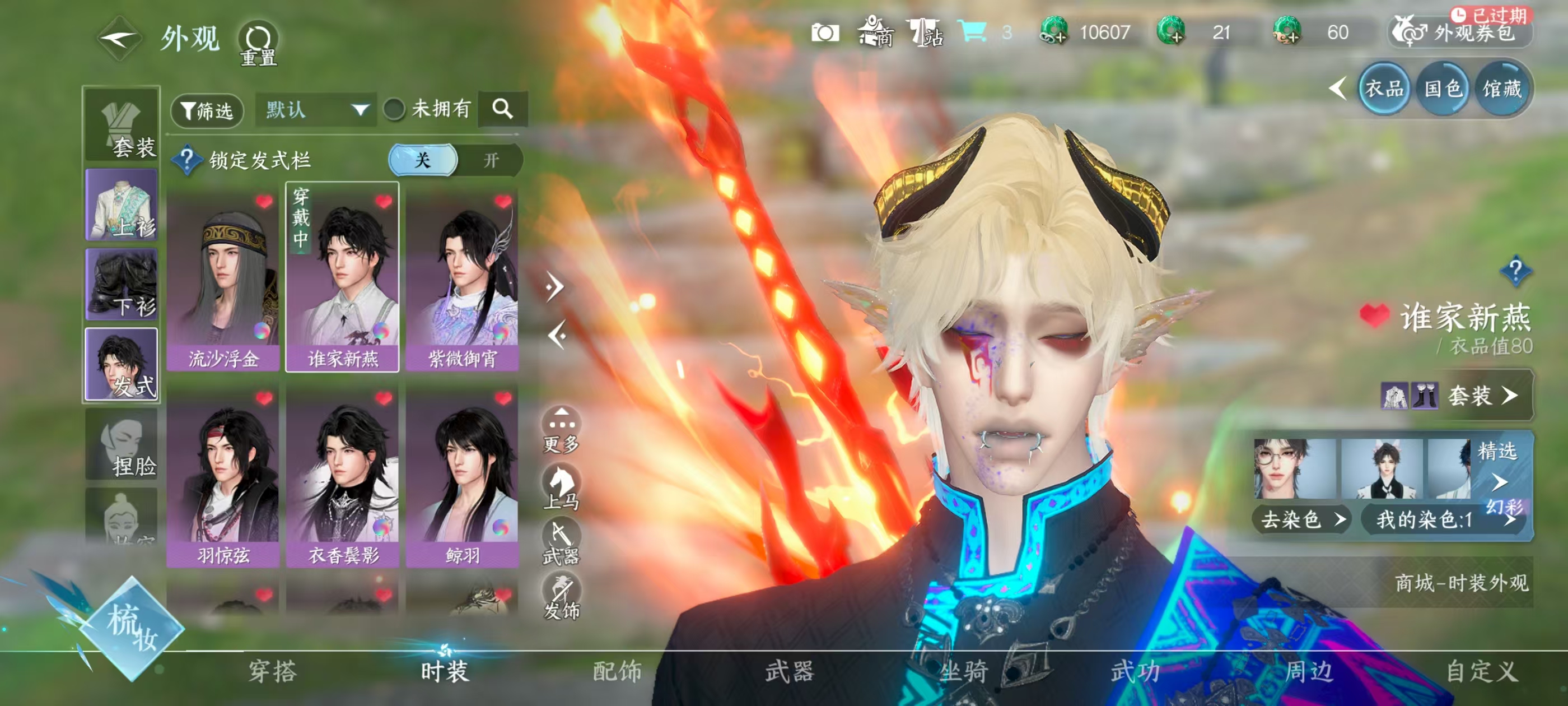The image size is (1568, 706).
Task: Switch to the 配饰 bottom tab
Action: coord(617,671)
